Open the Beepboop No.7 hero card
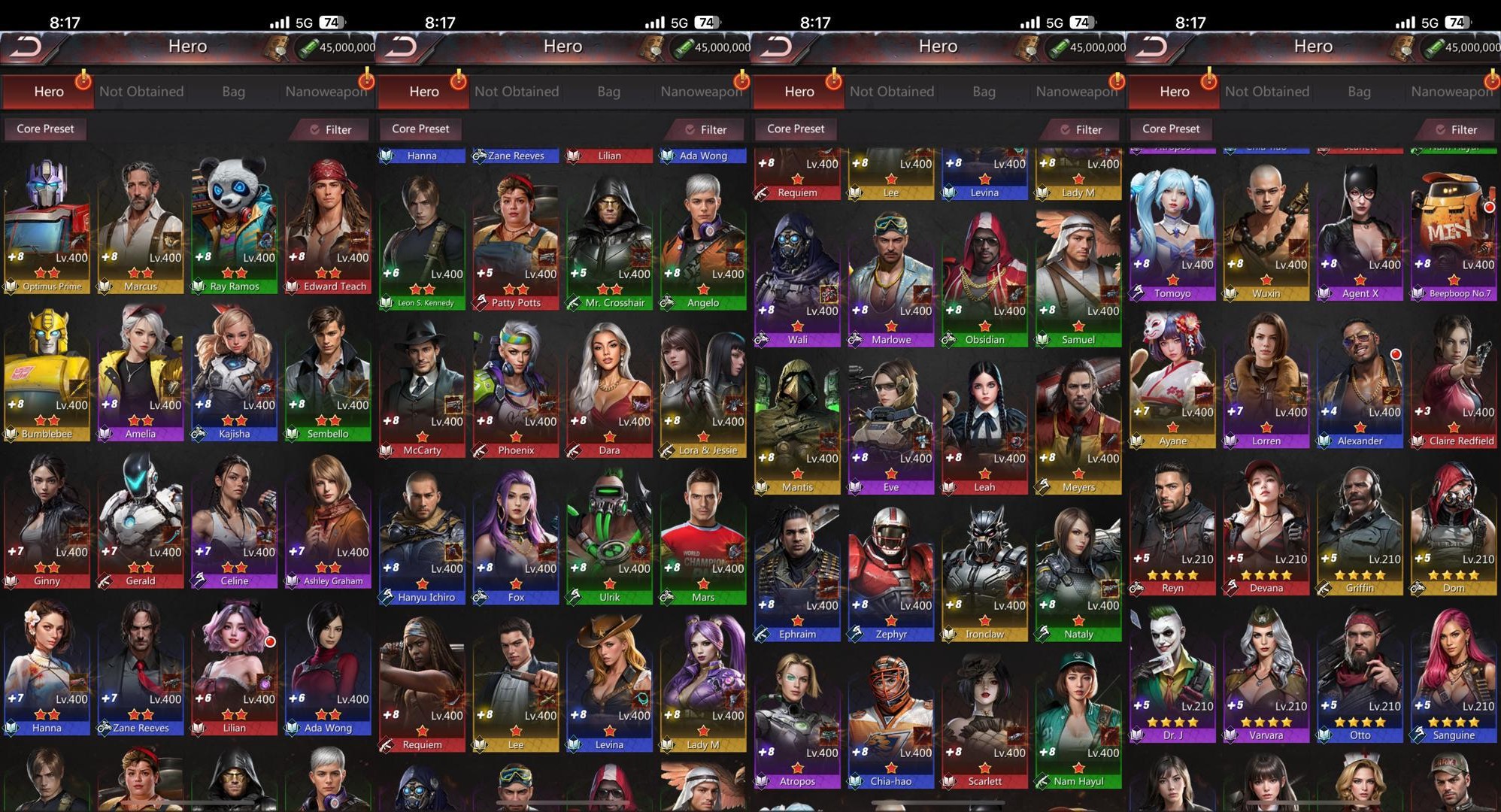This screenshot has width=1501, height=812. pos(1453,233)
